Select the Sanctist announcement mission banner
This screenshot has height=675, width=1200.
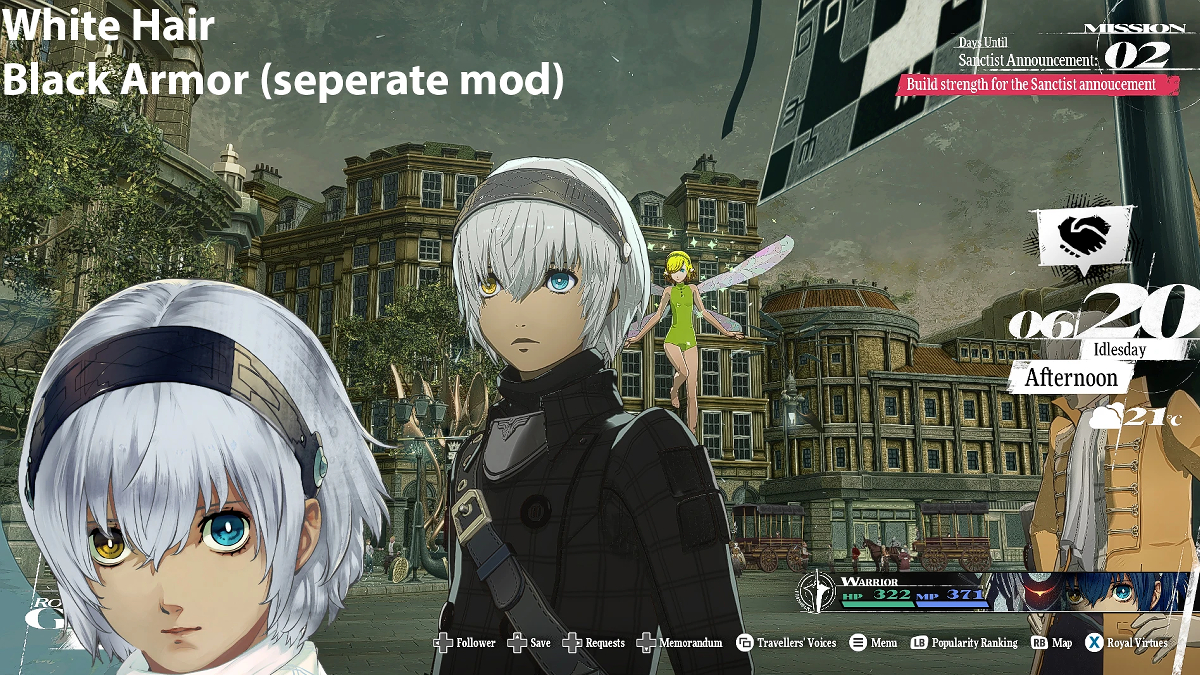(1031, 85)
